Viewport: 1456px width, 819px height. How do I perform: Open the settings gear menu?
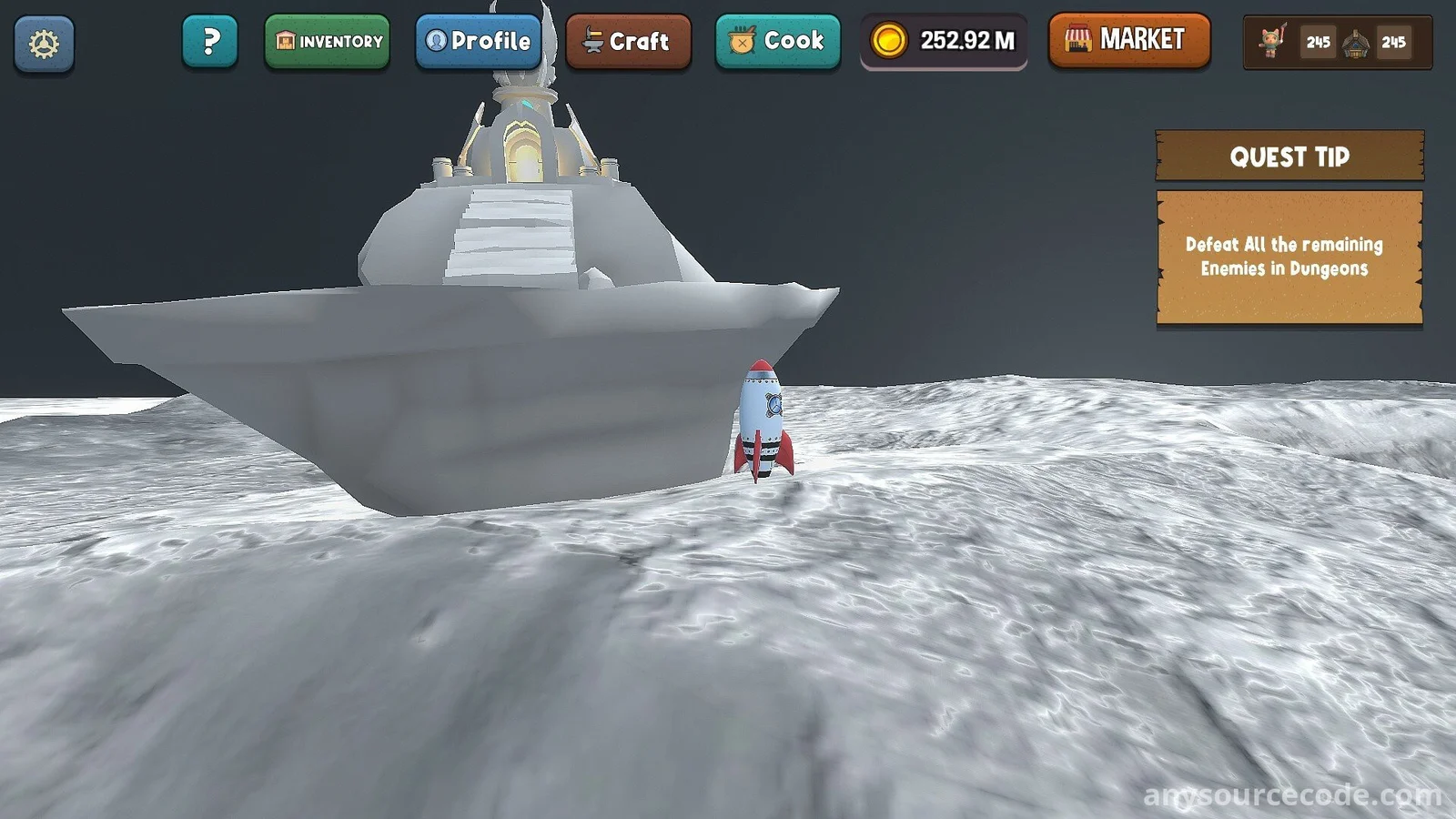click(x=44, y=44)
